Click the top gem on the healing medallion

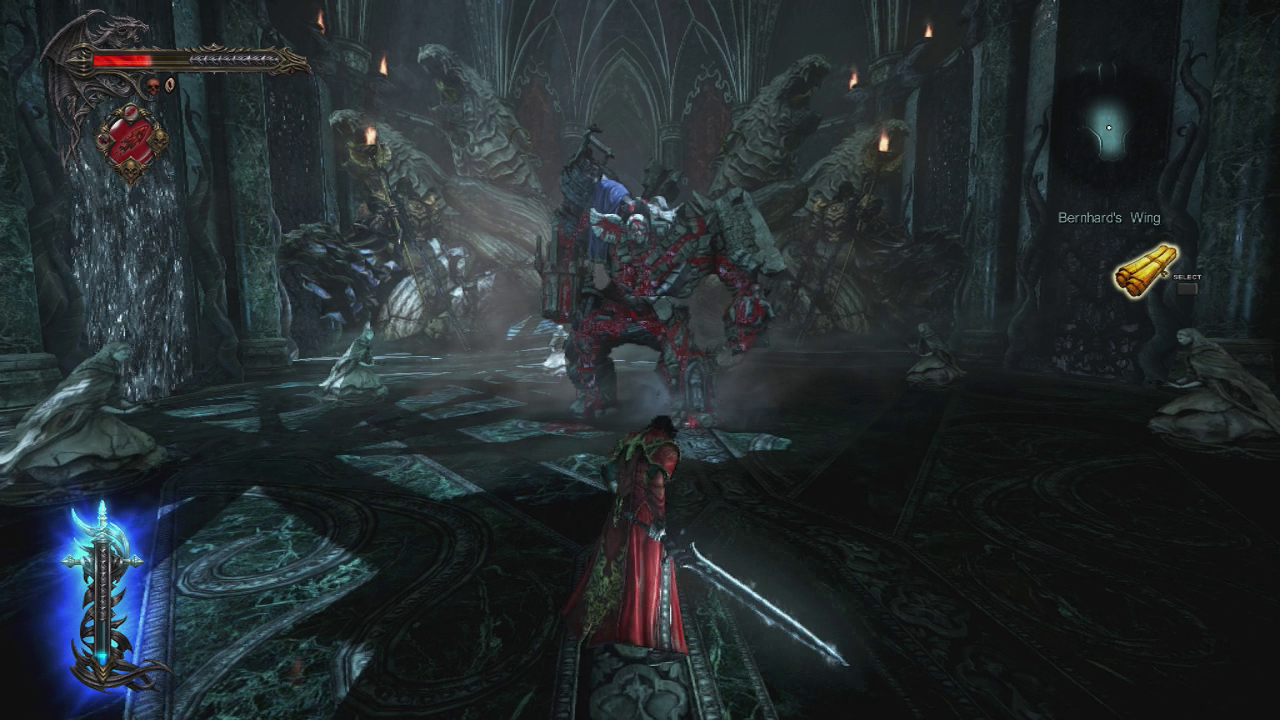pyautogui.click(x=131, y=113)
